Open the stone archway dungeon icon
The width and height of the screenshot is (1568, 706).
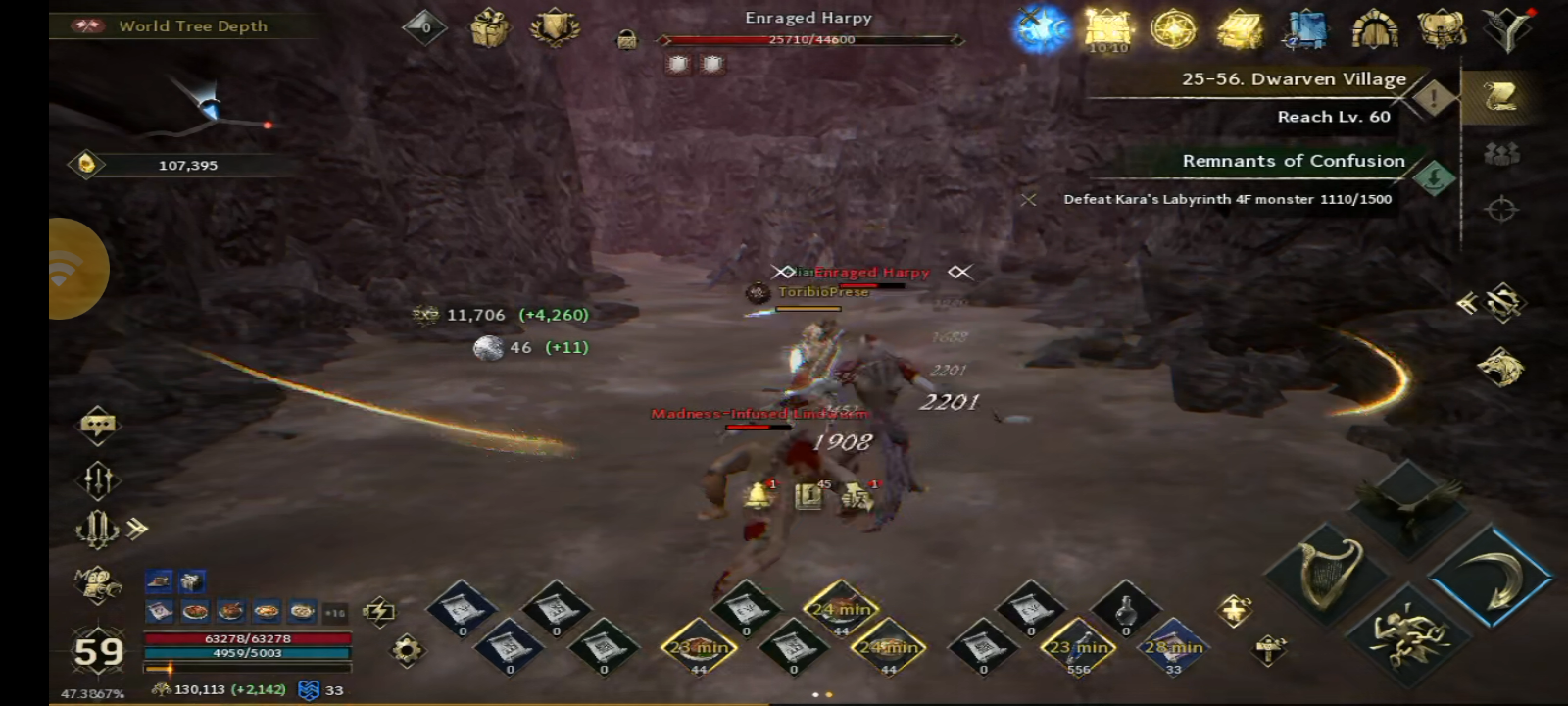click(x=1374, y=29)
